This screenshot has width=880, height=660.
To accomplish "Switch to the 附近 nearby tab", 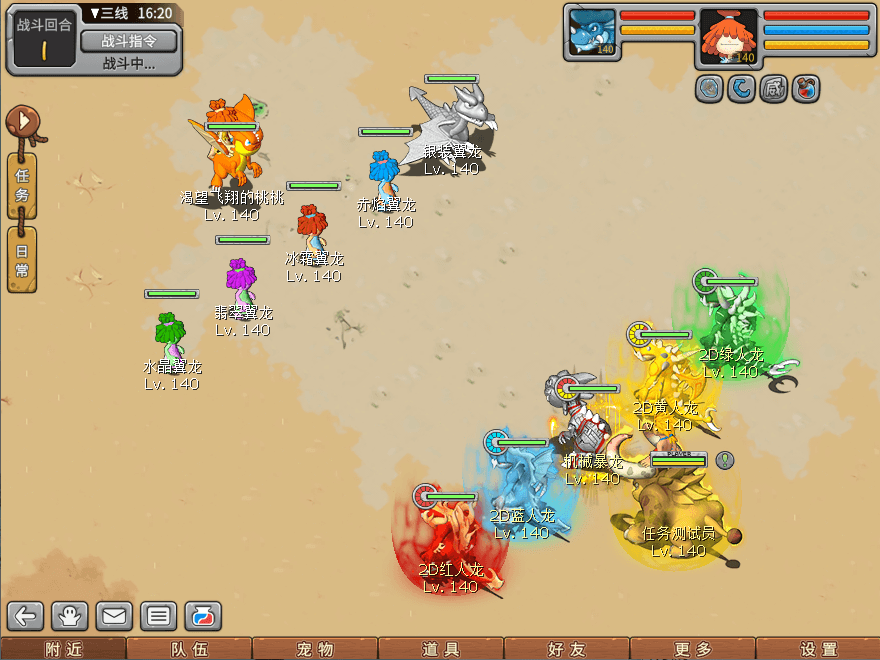I will [x=63, y=649].
